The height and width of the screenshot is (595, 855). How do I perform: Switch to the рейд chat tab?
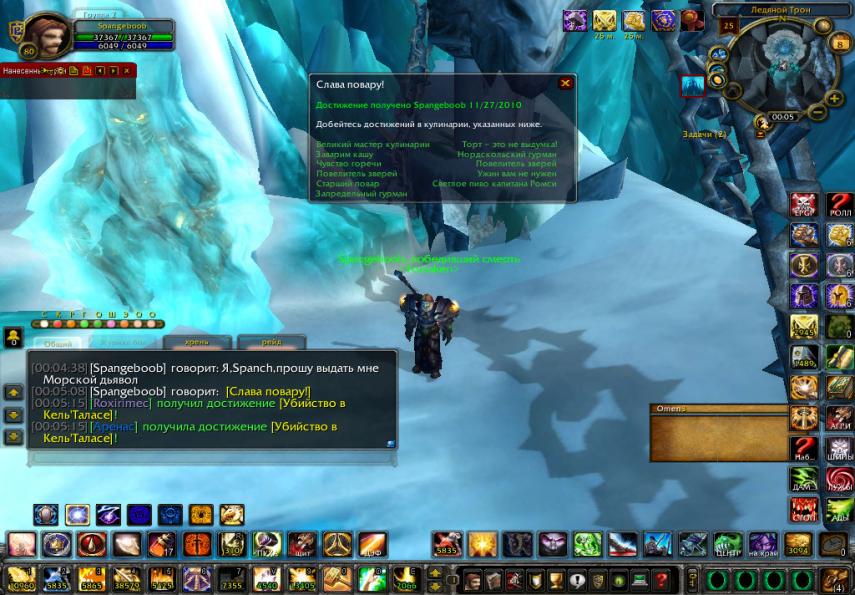point(270,342)
